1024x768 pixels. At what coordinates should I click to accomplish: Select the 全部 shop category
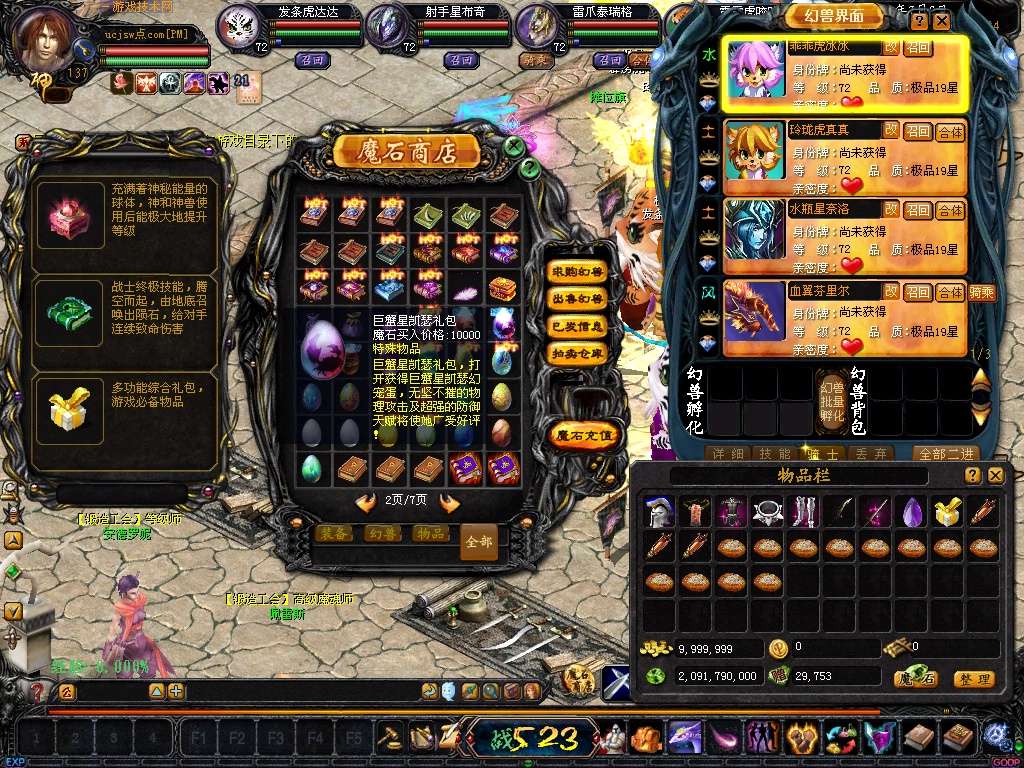tap(479, 542)
